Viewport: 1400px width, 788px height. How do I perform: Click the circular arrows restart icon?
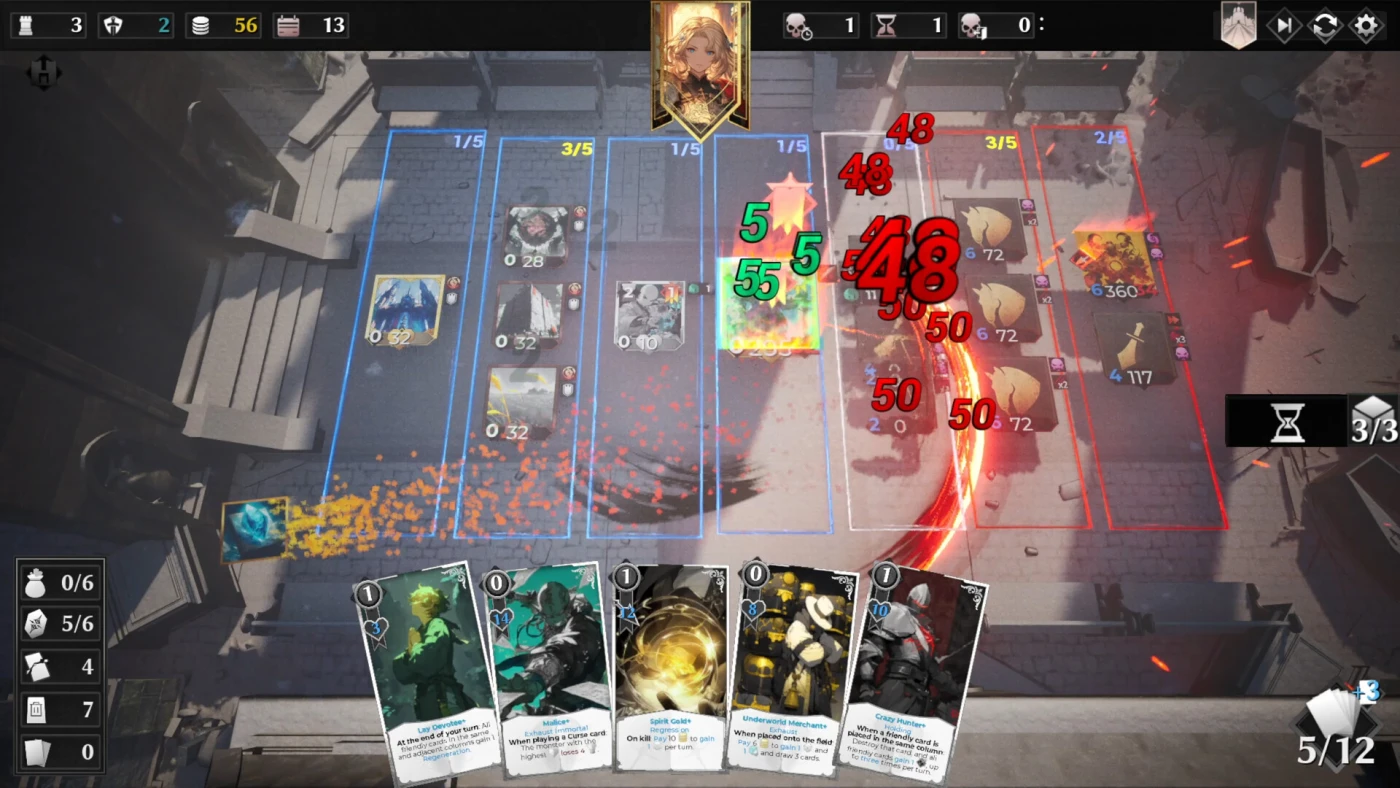pos(1325,26)
